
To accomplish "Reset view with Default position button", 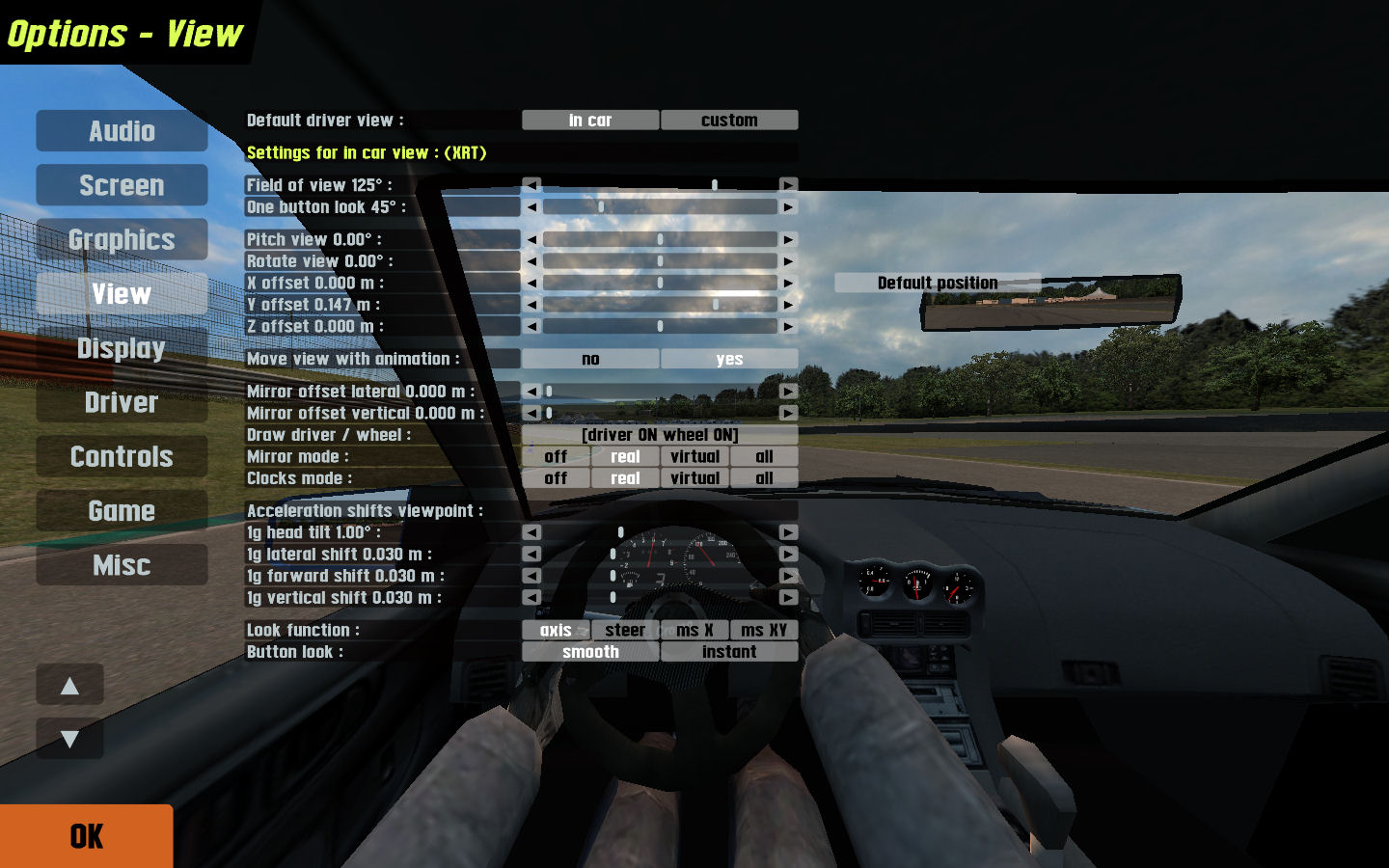I will pos(937,283).
